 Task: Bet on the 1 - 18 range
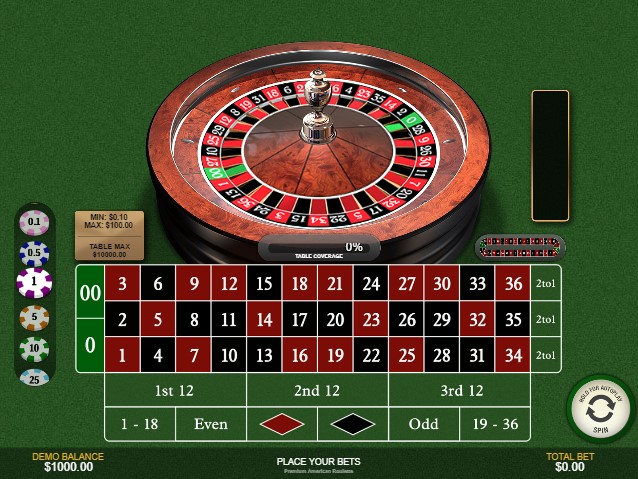(x=140, y=424)
